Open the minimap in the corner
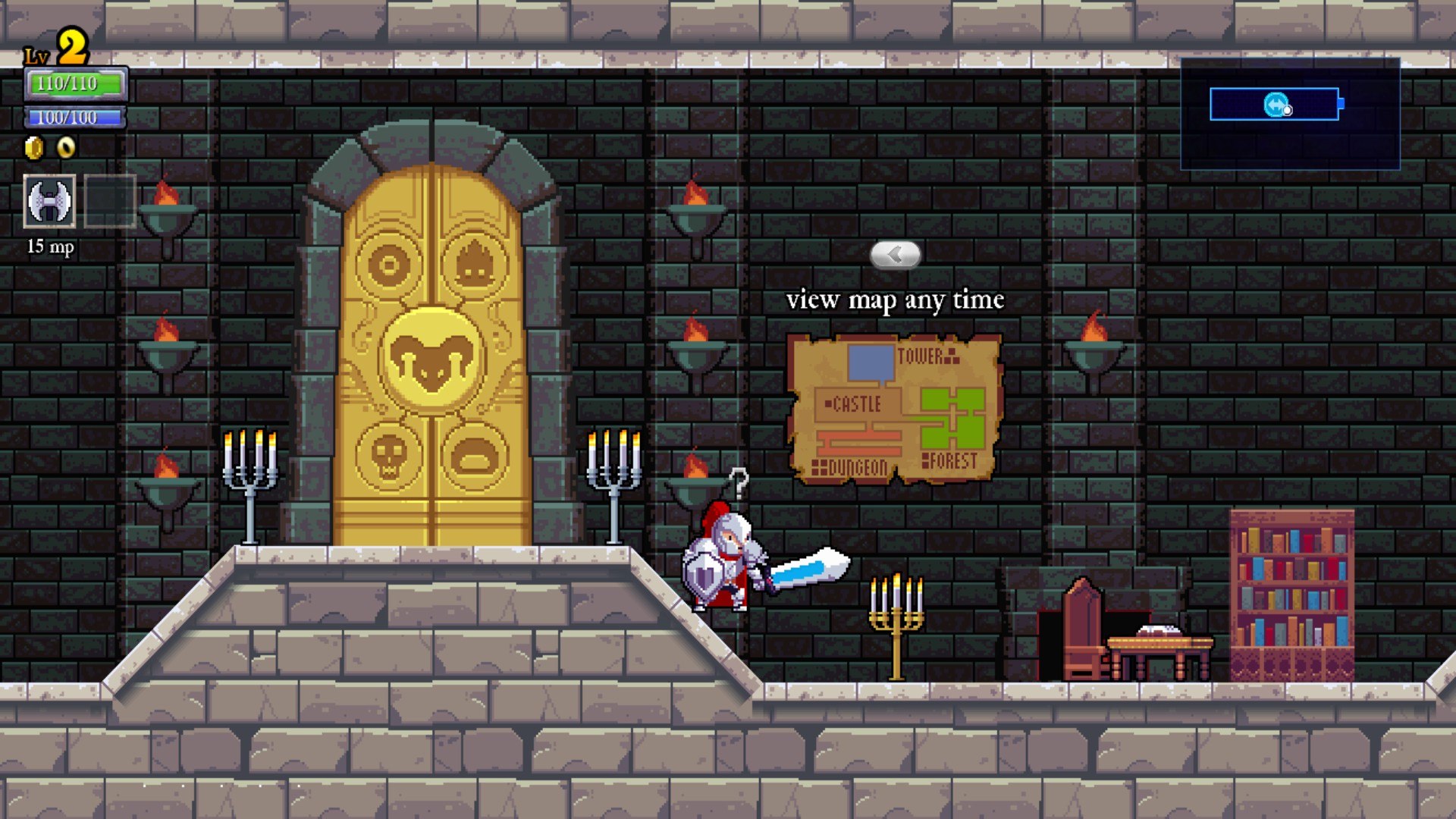The height and width of the screenshot is (819, 1456). coord(1289,114)
